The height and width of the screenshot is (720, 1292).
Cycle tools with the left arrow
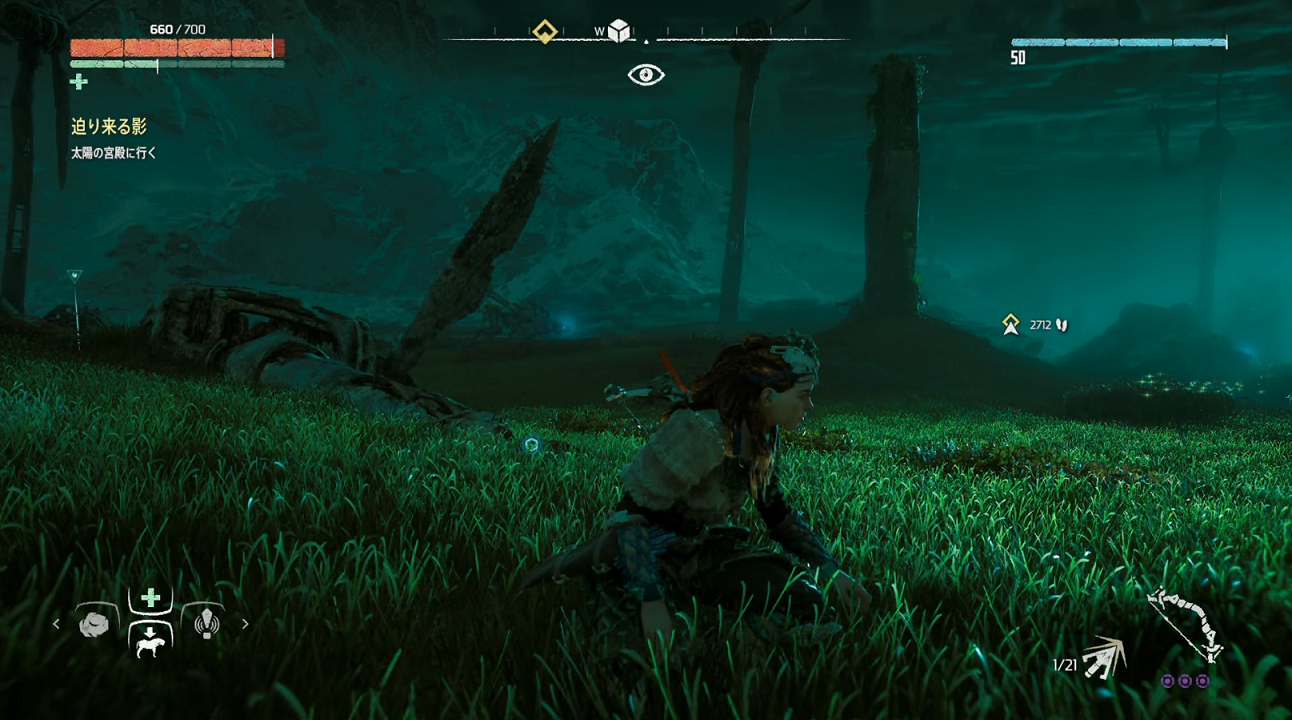point(56,624)
